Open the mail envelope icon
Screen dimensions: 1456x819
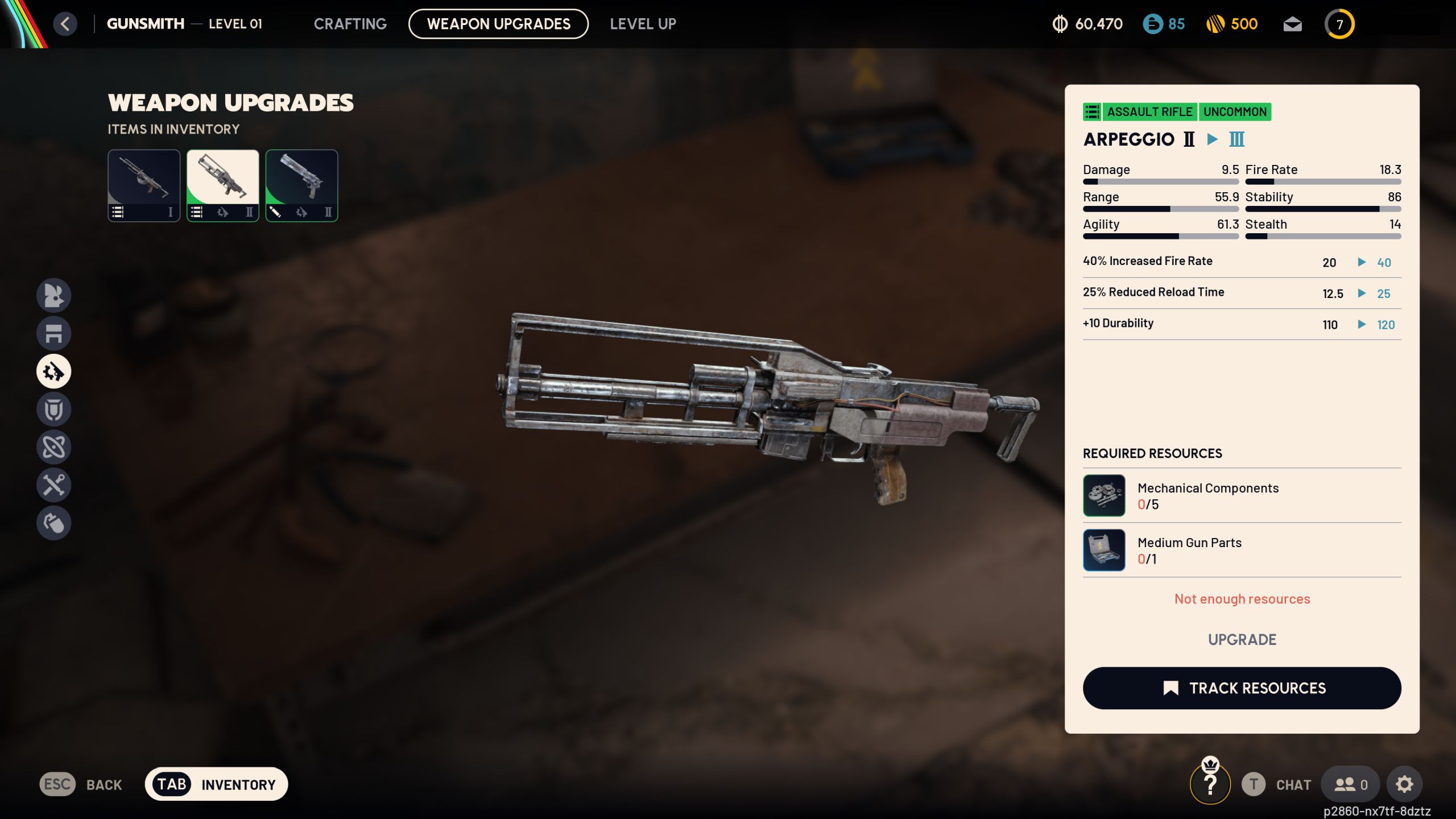click(1292, 24)
